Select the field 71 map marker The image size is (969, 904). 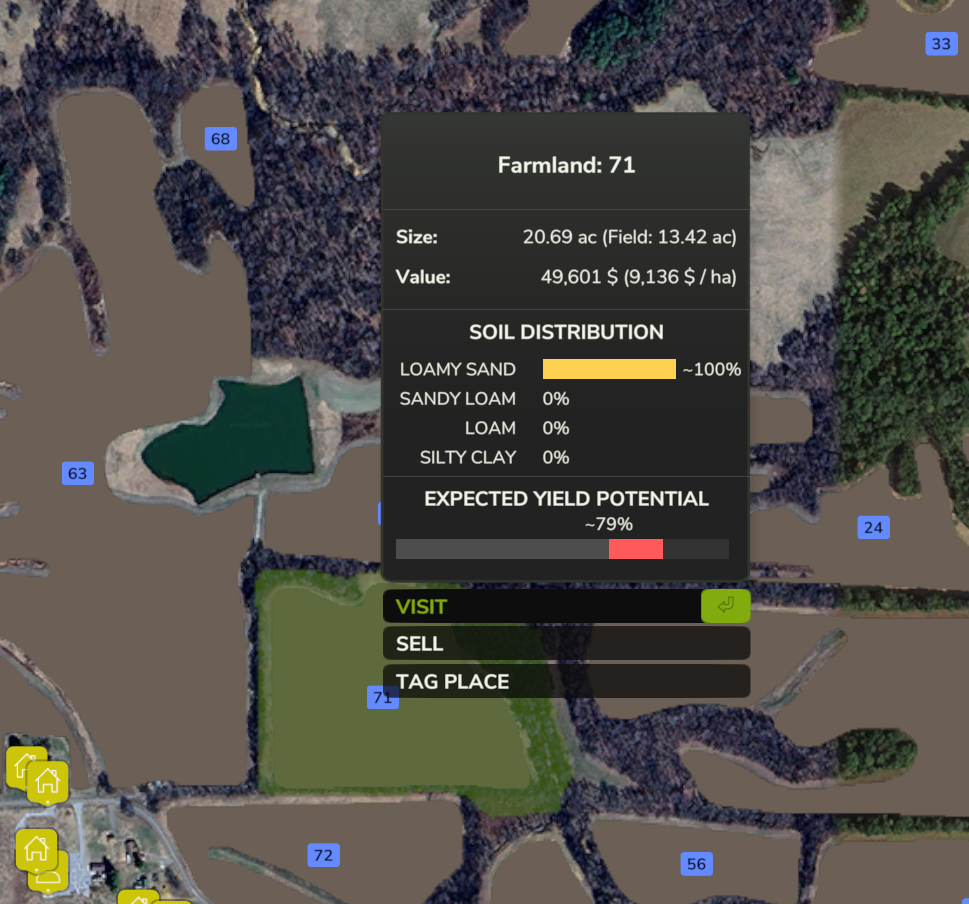tap(382, 697)
